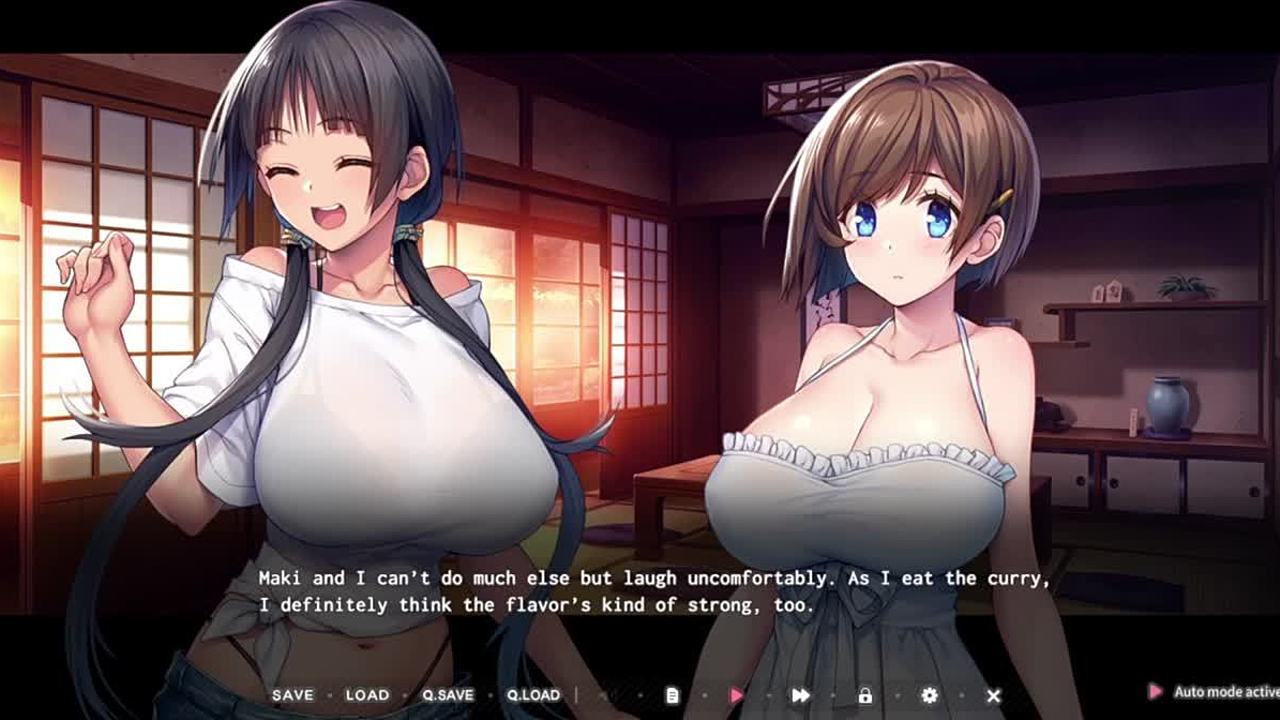
Task: Quick load with Q.LOAD
Action: tap(533, 695)
